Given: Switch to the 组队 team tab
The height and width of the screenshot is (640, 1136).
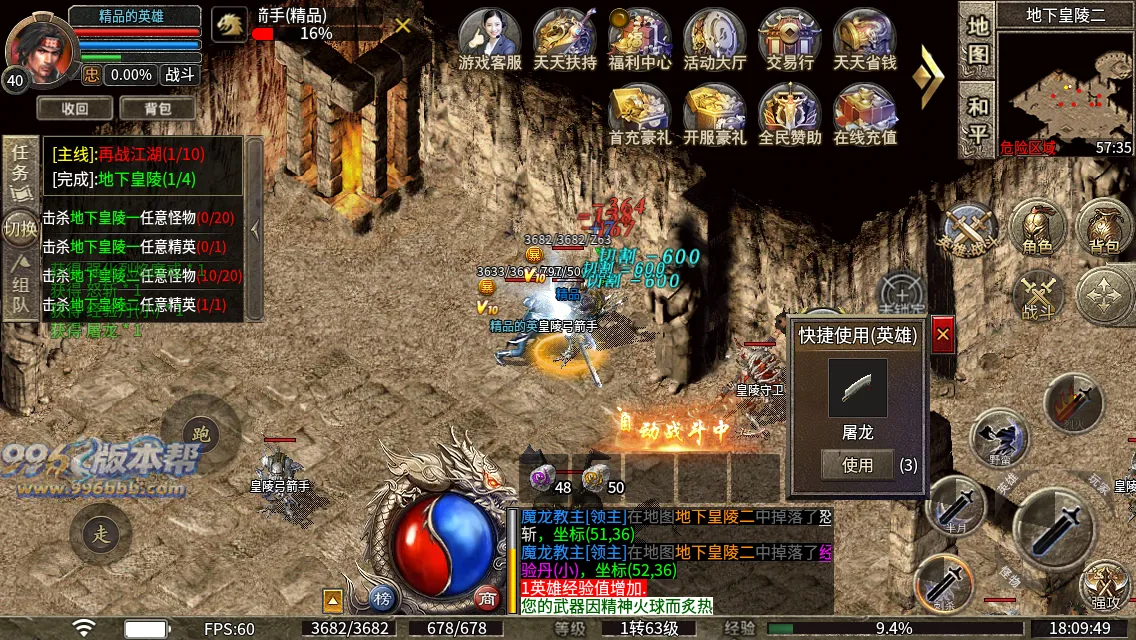Looking at the screenshot, I should coord(20,287).
